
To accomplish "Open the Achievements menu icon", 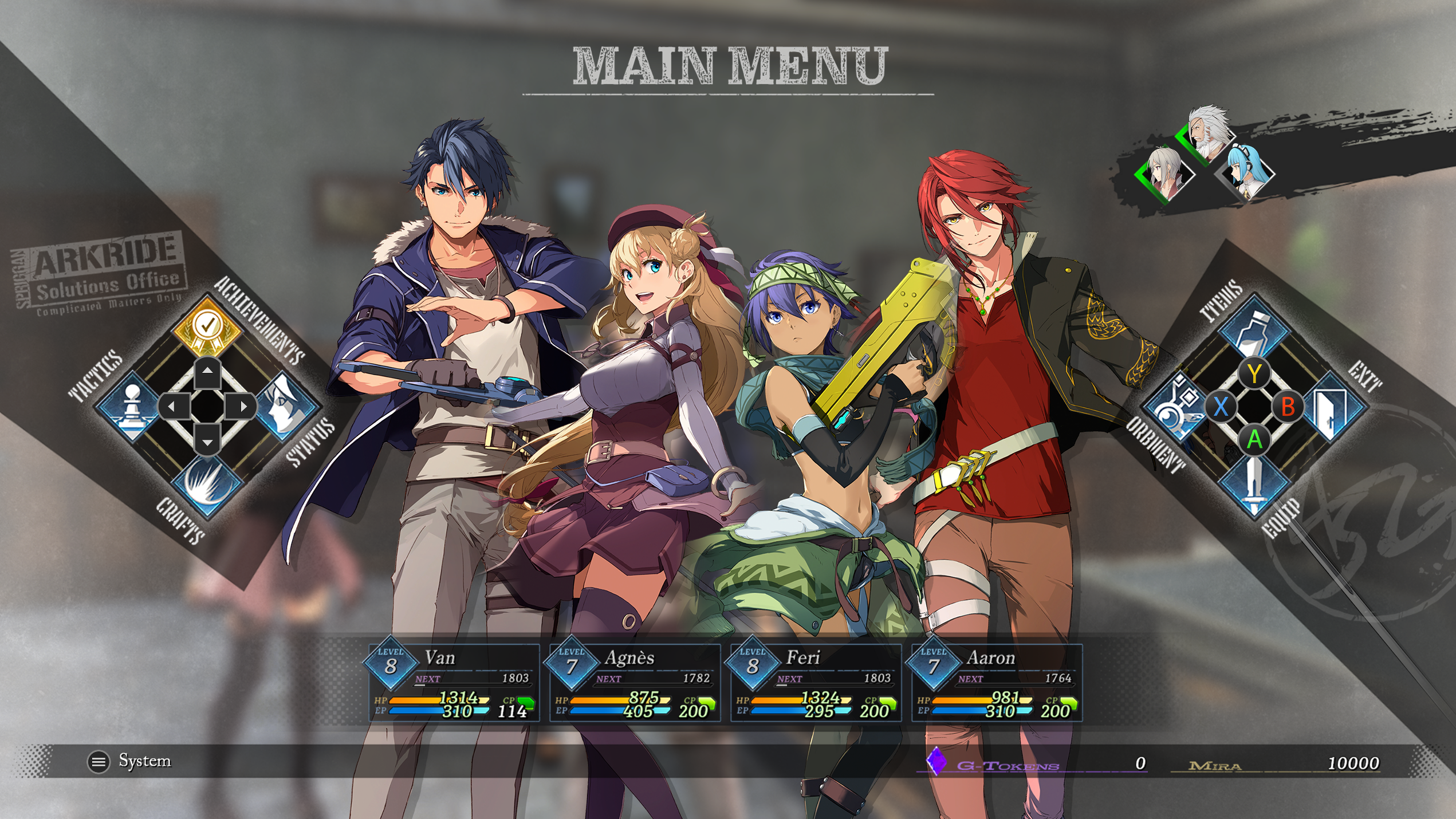I will click(x=207, y=326).
